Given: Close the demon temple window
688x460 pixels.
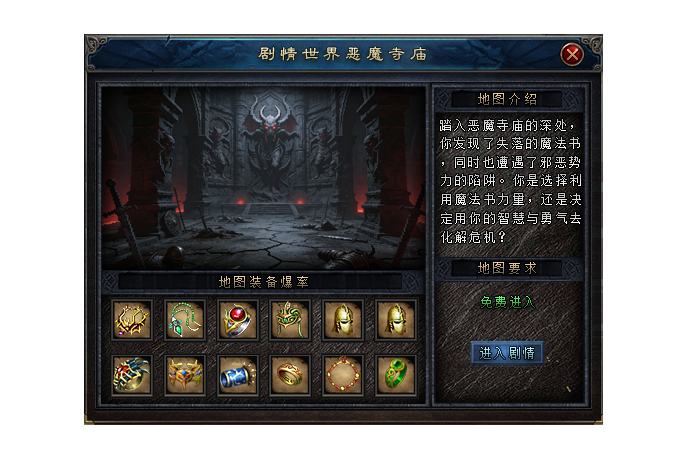Looking at the screenshot, I should pos(572,54).
